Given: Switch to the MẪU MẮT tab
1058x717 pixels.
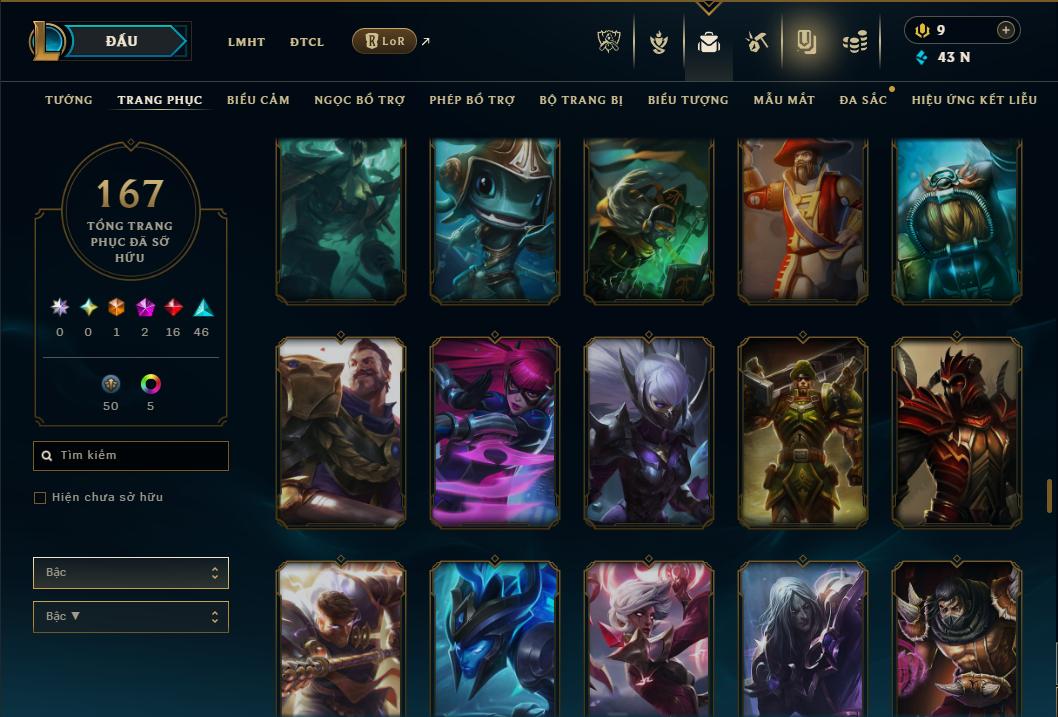Looking at the screenshot, I should point(784,100).
